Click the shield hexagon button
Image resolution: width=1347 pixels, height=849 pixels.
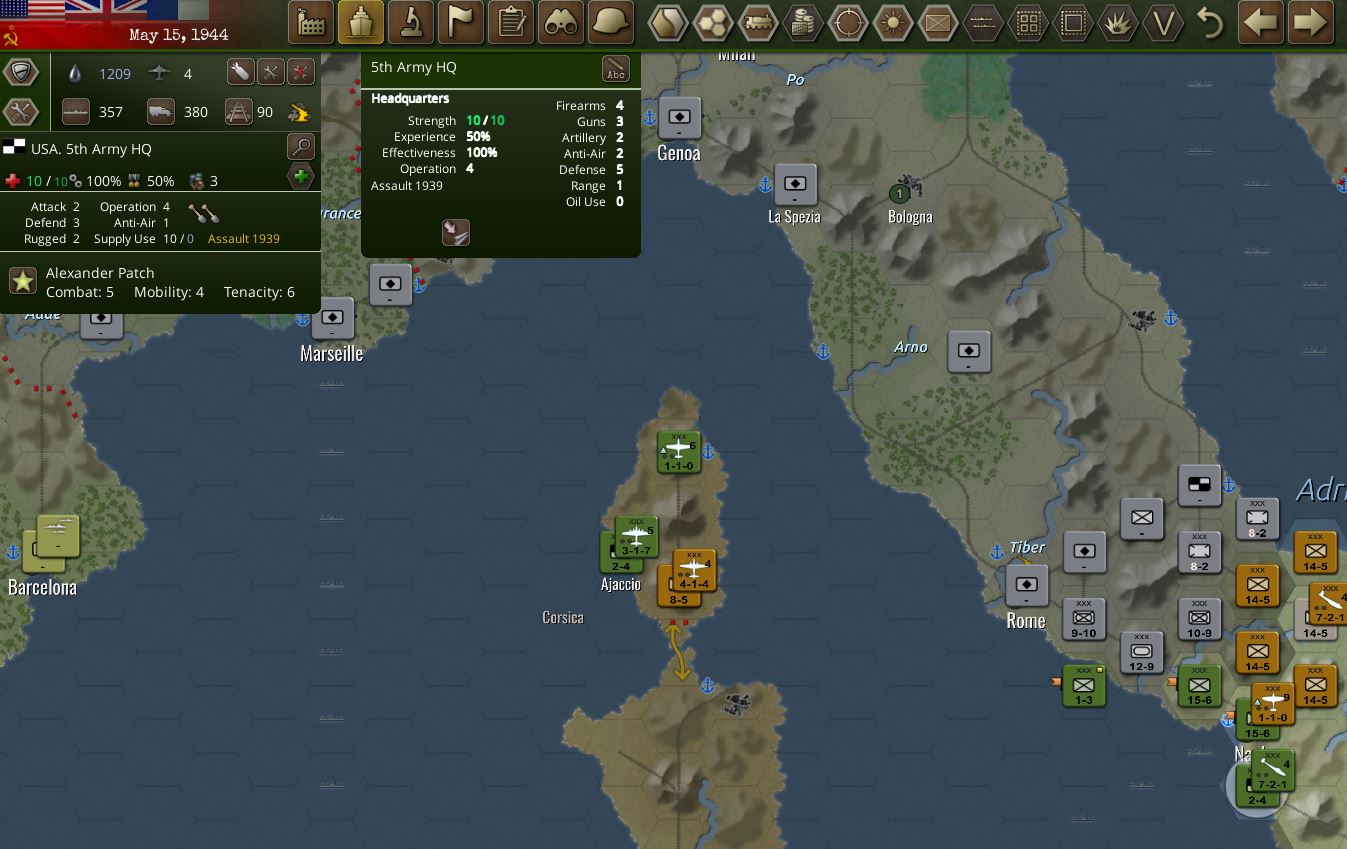tap(21, 72)
